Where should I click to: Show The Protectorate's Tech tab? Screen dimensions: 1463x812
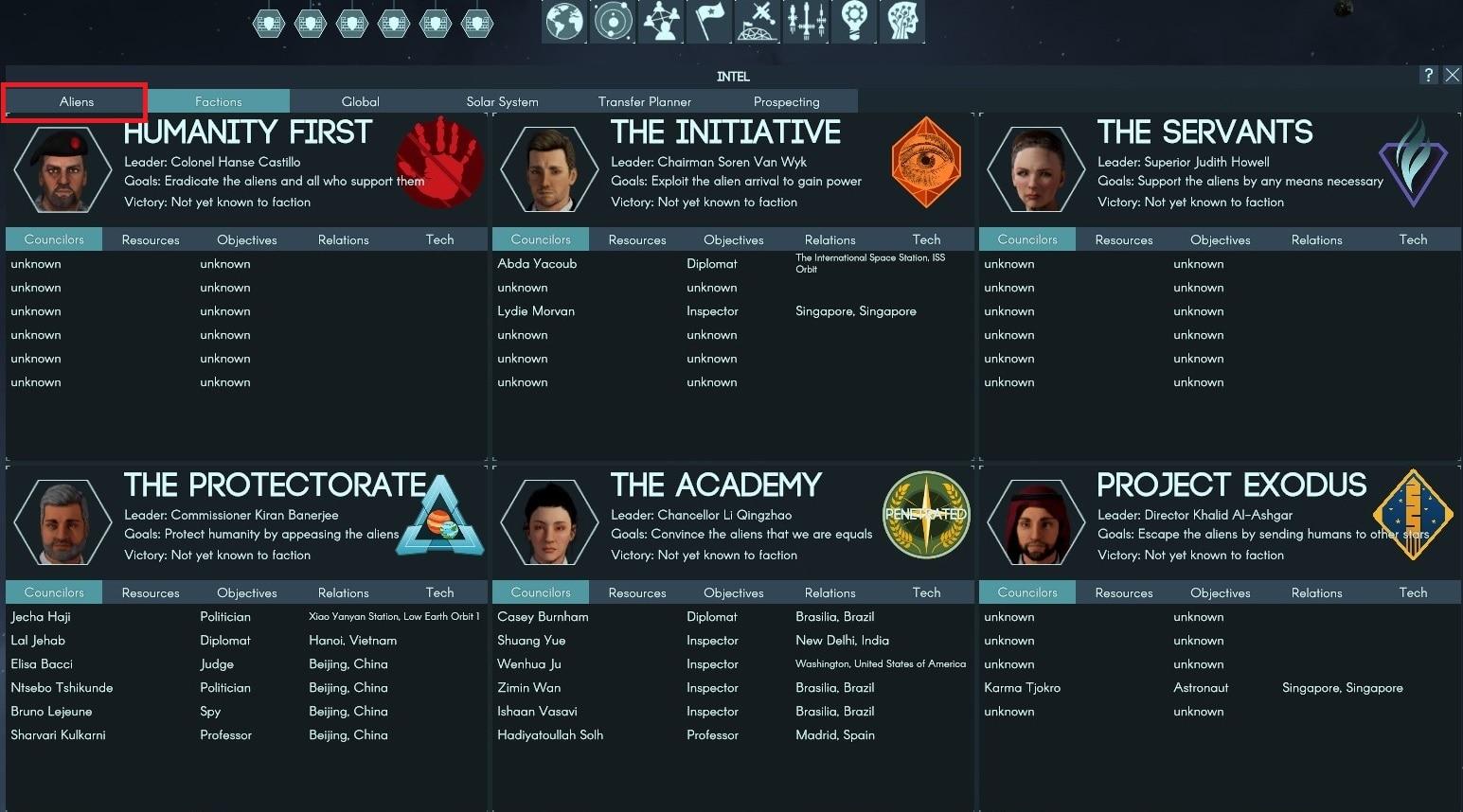coord(439,593)
